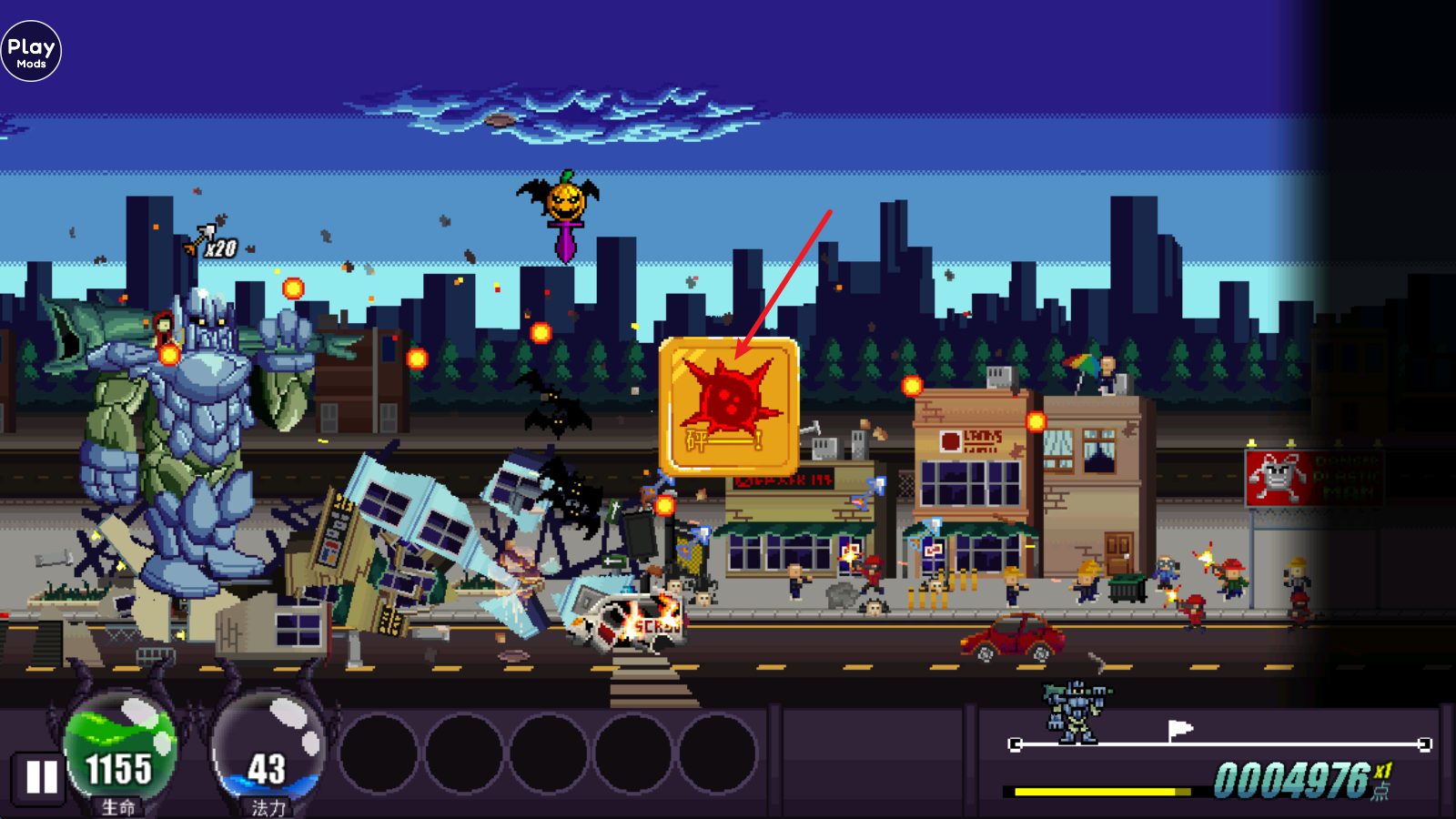The height and width of the screenshot is (819, 1456).
Task: Open the PlayMods overlay logo
Action: coord(31,52)
